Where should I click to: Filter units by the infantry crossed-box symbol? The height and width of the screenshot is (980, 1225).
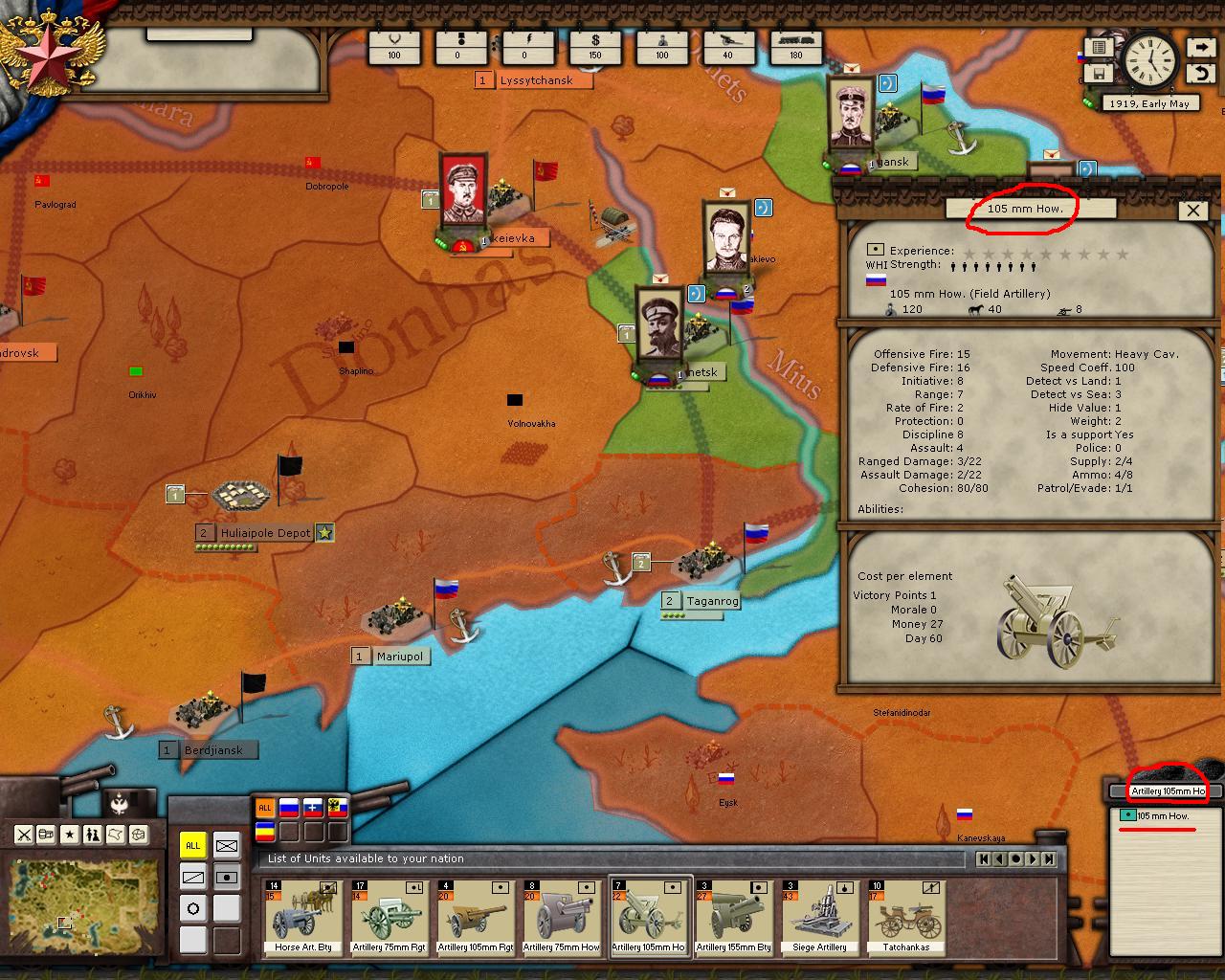point(227,846)
